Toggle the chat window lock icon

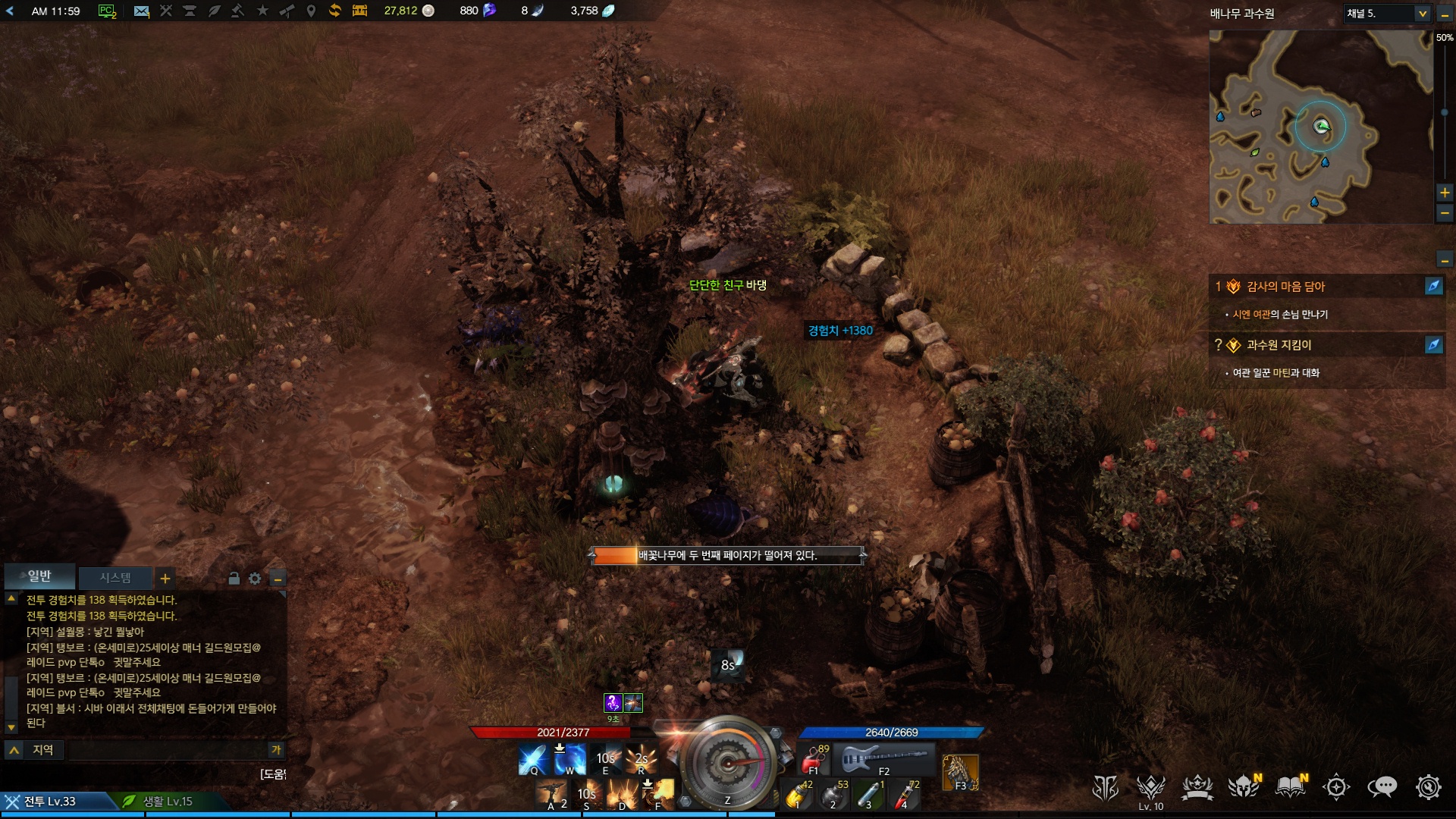[234, 579]
